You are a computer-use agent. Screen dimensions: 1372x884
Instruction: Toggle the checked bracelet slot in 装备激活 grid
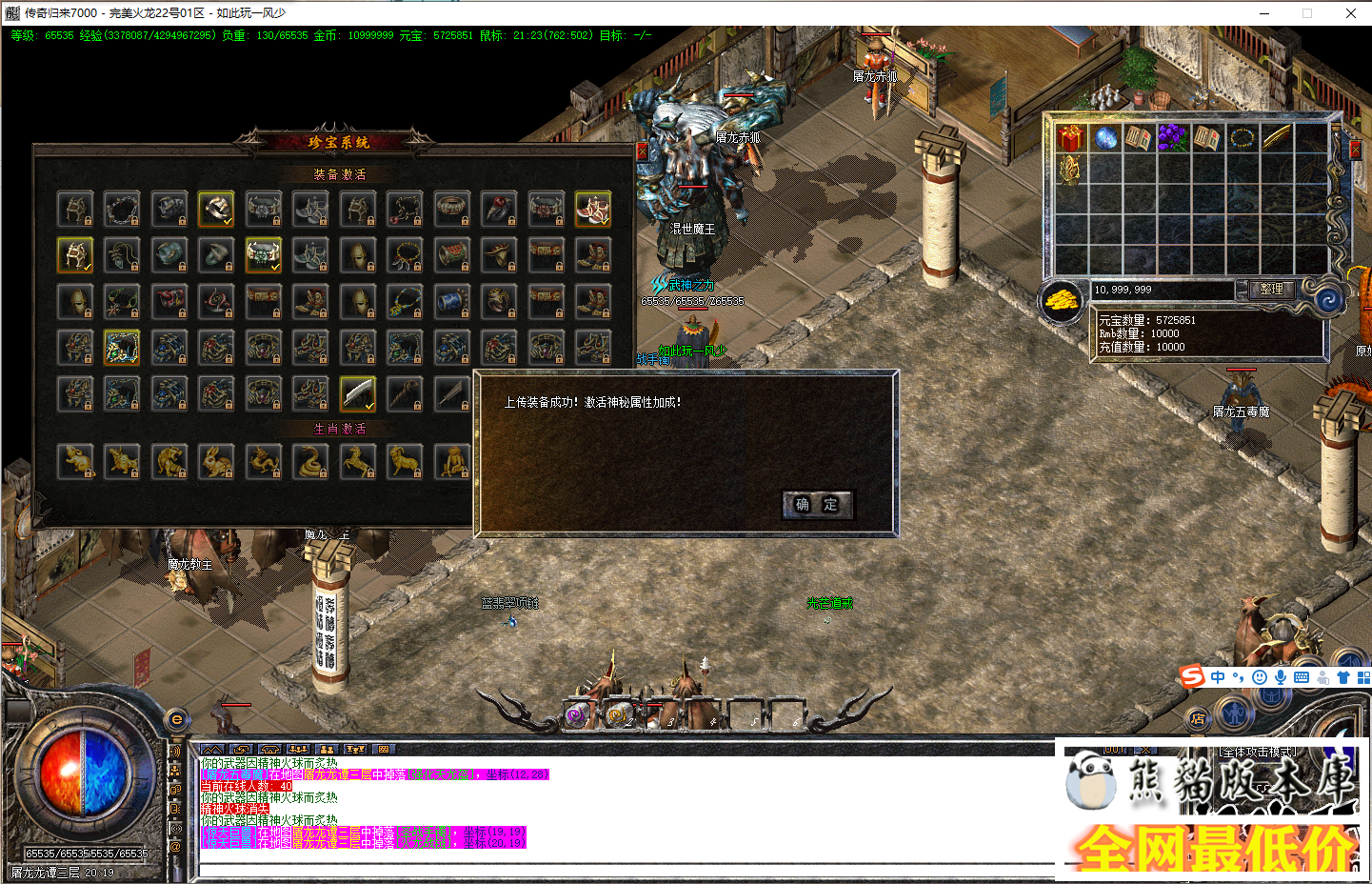click(216, 209)
